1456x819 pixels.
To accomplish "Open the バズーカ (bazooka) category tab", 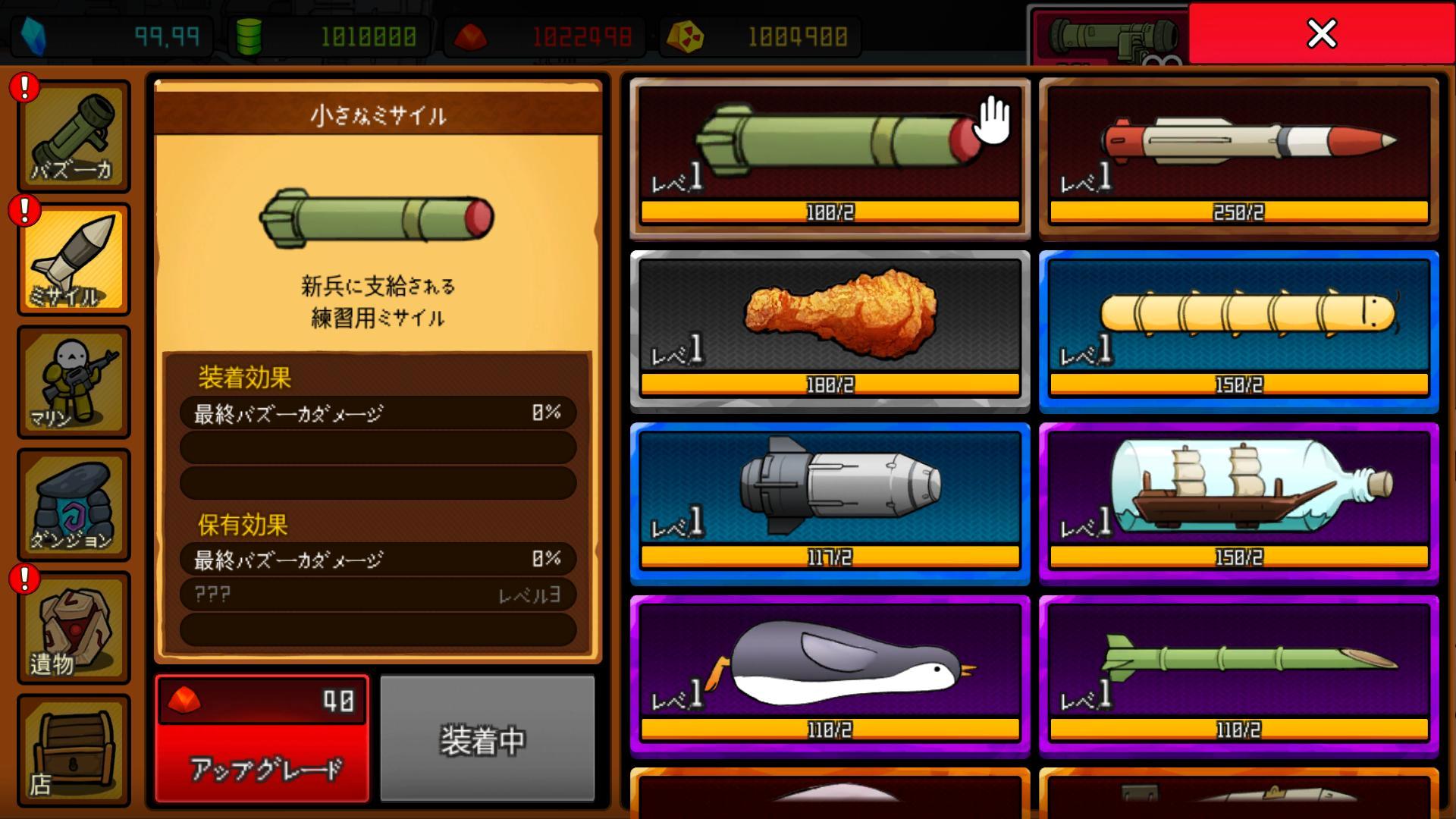I will [74, 136].
